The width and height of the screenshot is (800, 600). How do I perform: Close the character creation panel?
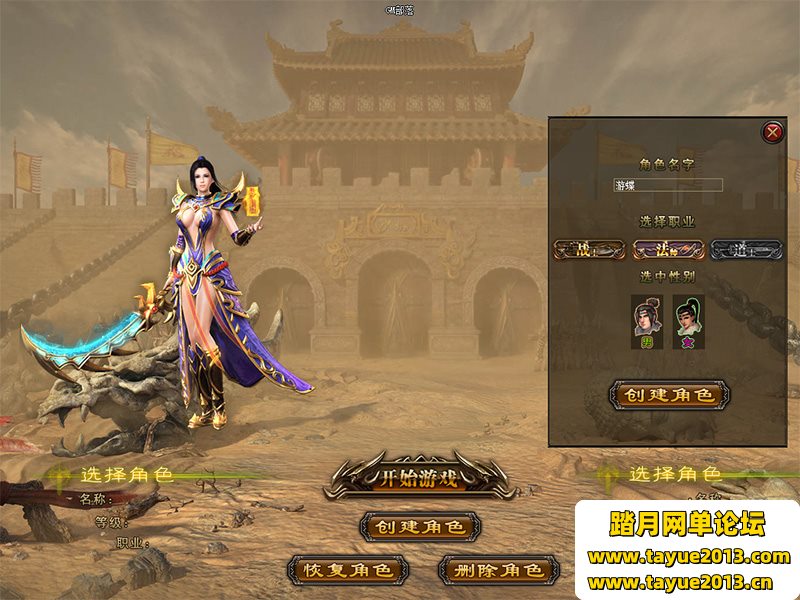point(772,131)
